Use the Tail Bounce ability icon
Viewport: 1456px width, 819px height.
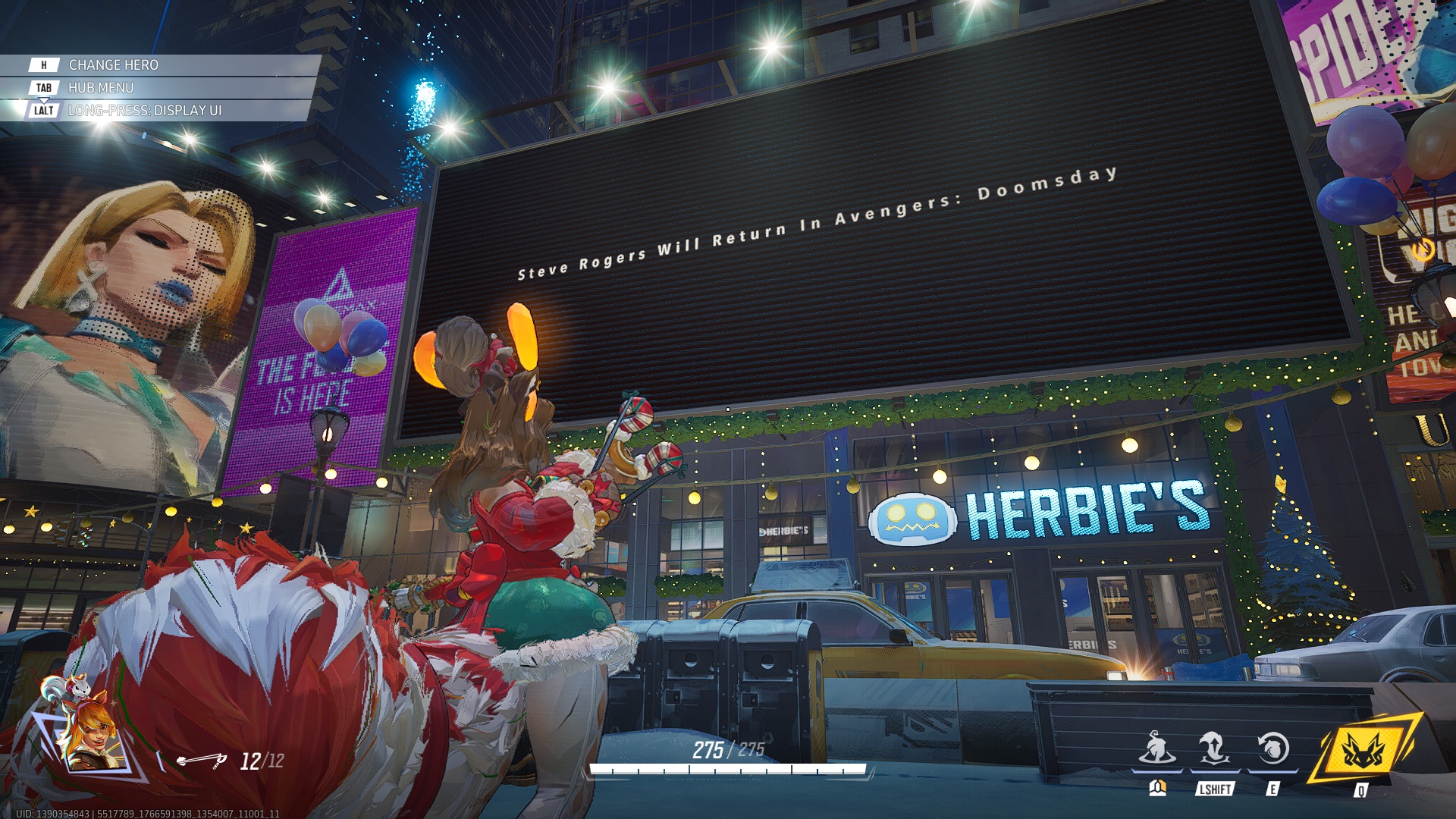[1213, 749]
